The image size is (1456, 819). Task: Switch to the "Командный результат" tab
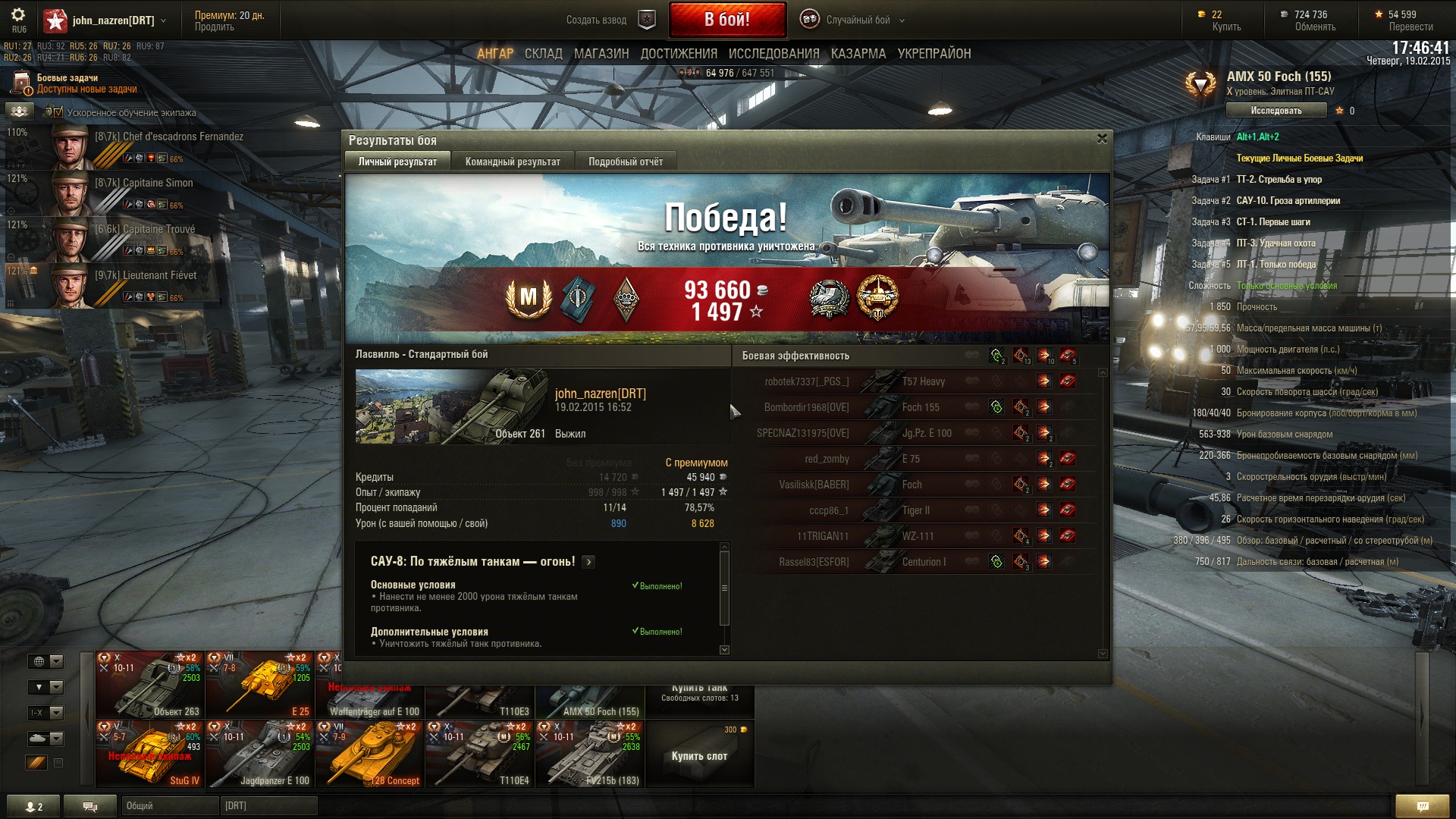coord(513,162)
